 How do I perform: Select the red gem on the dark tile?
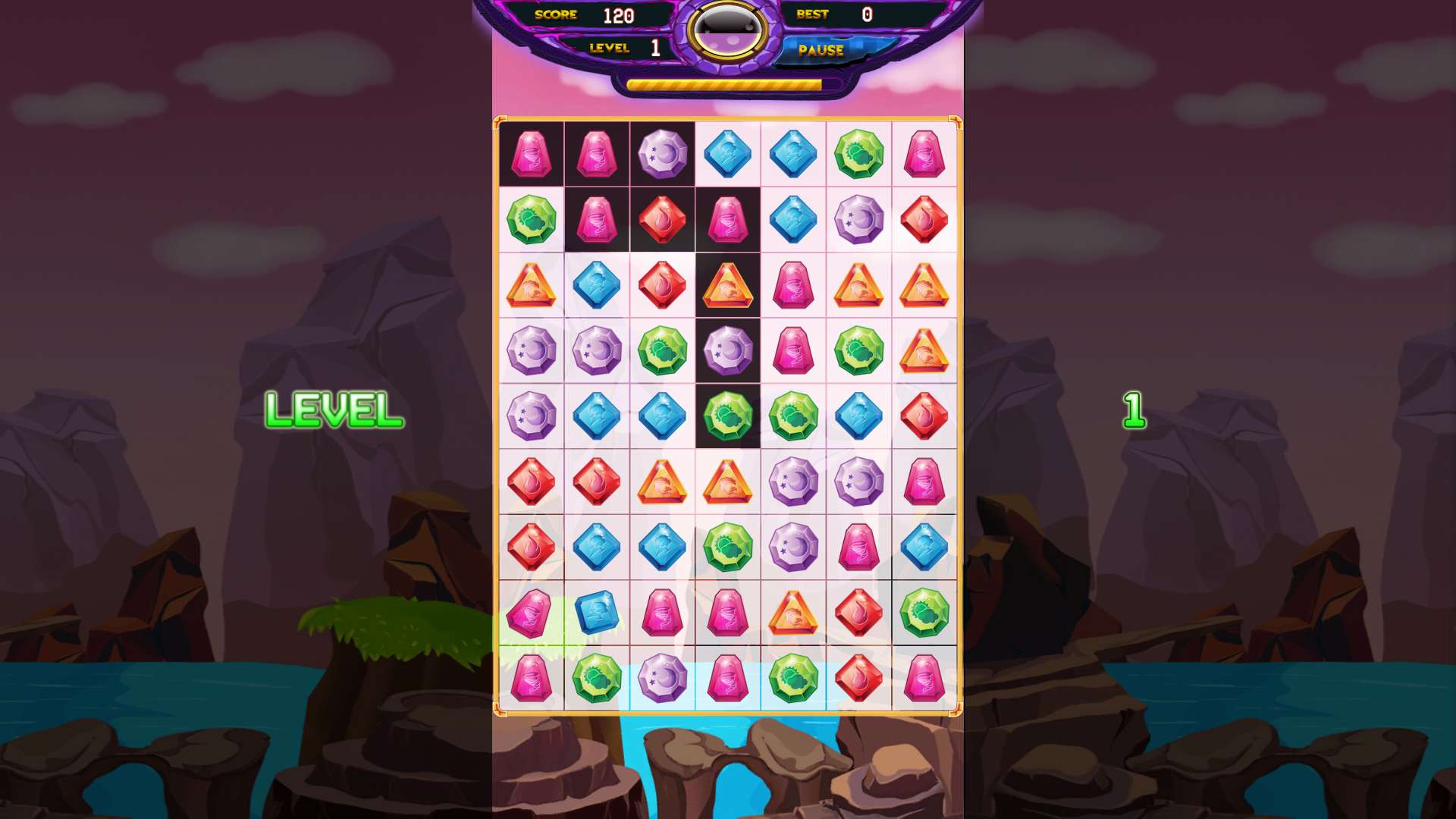pyautogui.click(x=662, y=219)
